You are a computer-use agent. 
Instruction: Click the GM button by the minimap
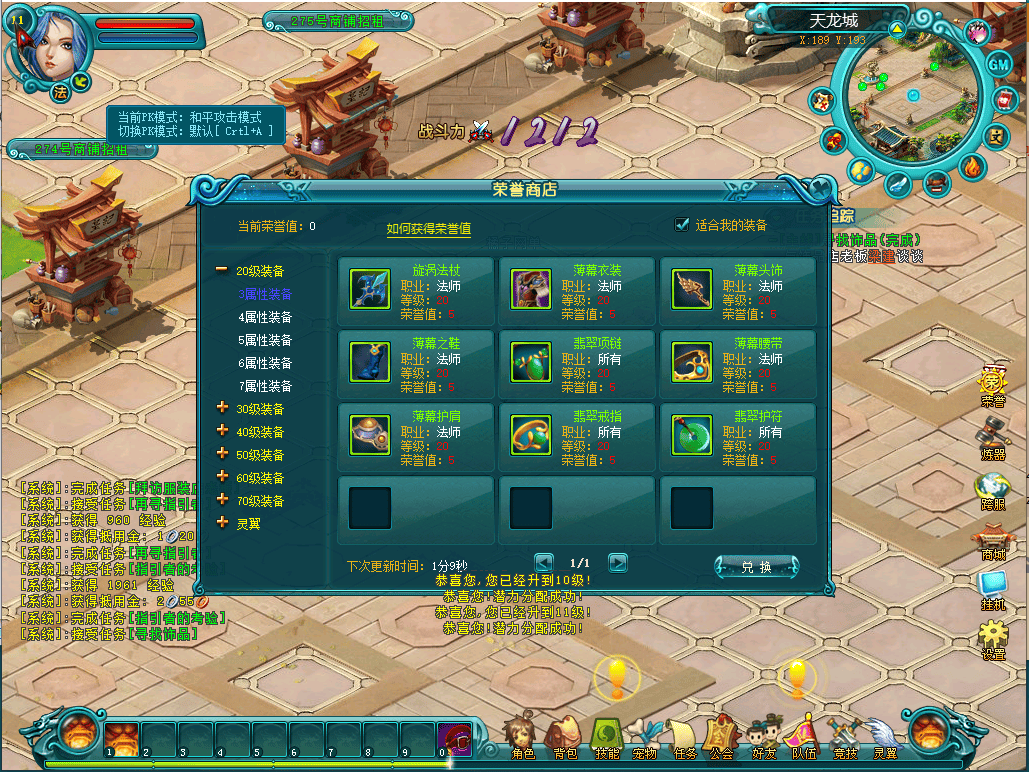[999, 63]
